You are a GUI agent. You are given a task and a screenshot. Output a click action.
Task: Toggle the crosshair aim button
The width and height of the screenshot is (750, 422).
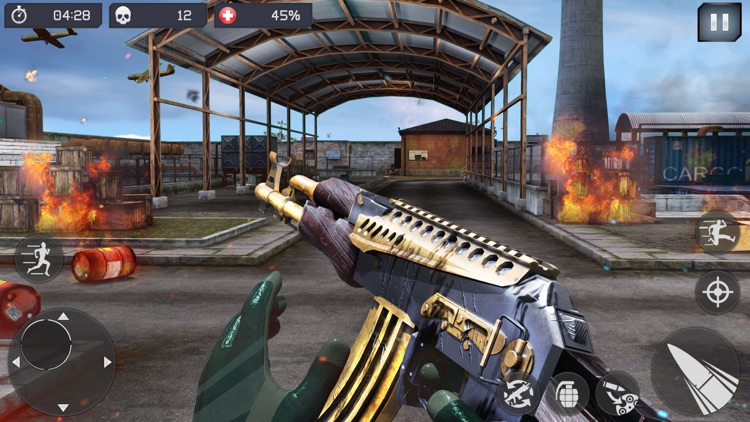[x=717, y=292]
